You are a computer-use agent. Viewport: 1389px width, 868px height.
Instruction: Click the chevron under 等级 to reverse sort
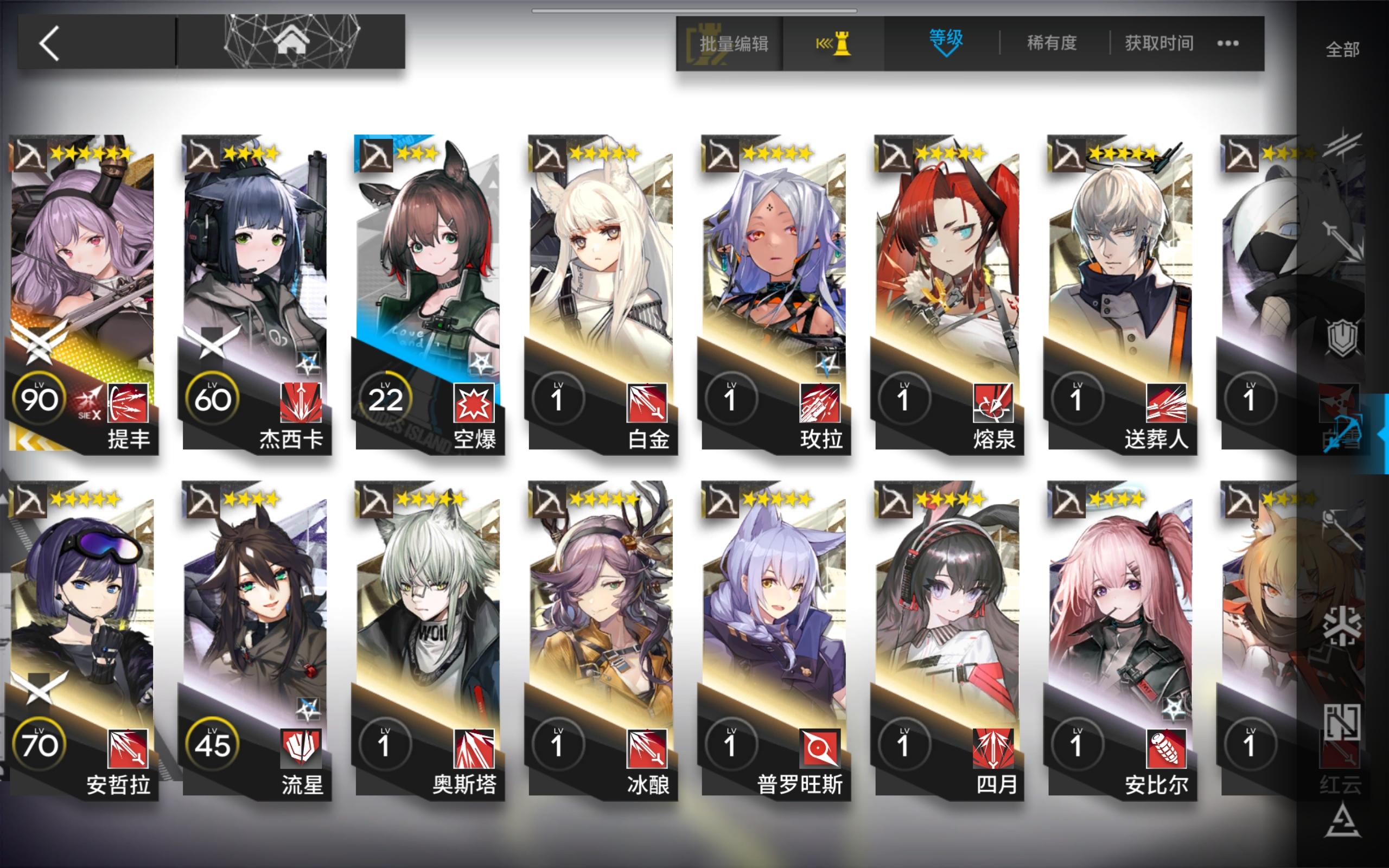tap(945, 55)
